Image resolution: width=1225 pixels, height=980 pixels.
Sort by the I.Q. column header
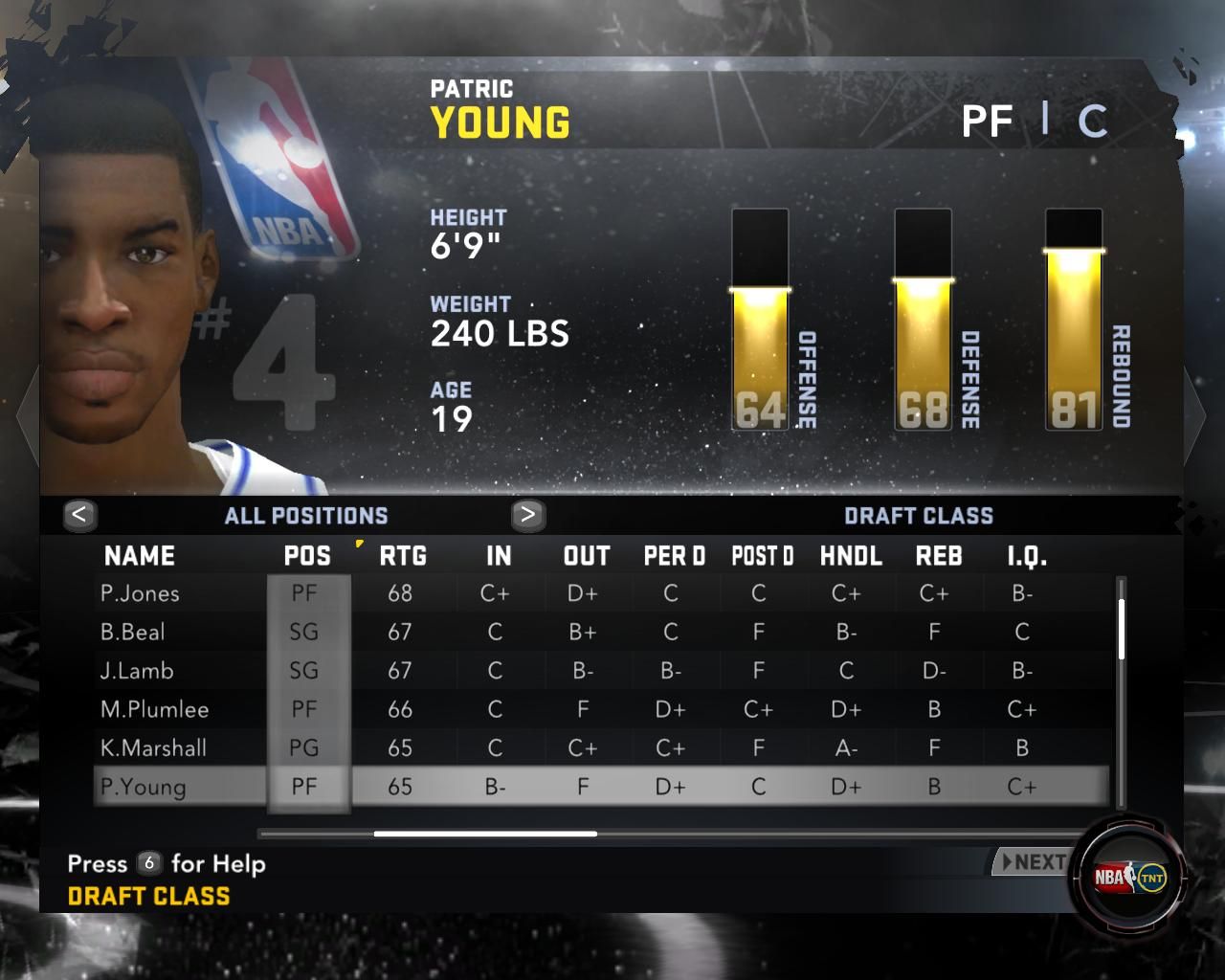[x=1027, y=556]
